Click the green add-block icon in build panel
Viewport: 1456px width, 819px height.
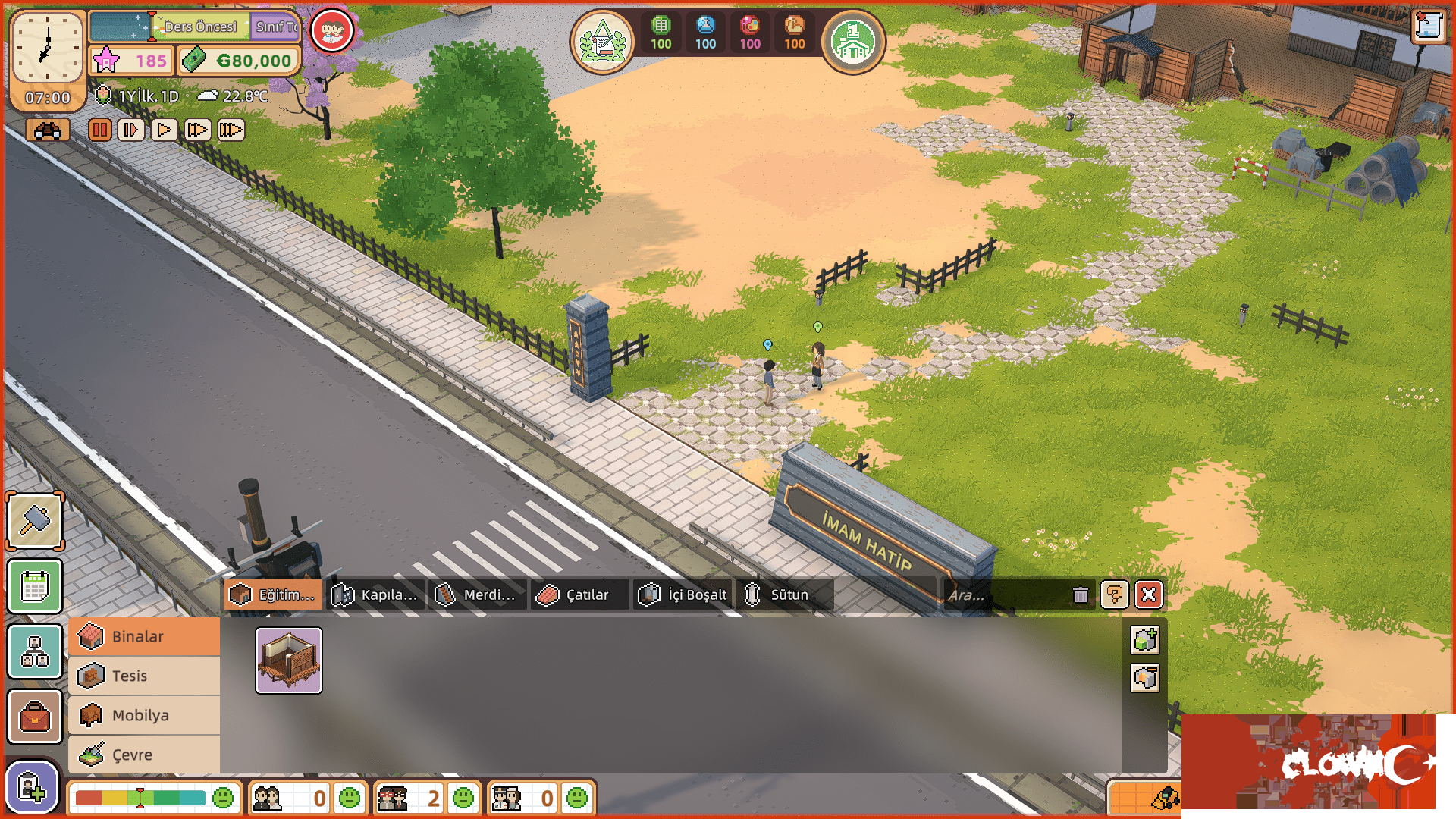pos(1144,641)
